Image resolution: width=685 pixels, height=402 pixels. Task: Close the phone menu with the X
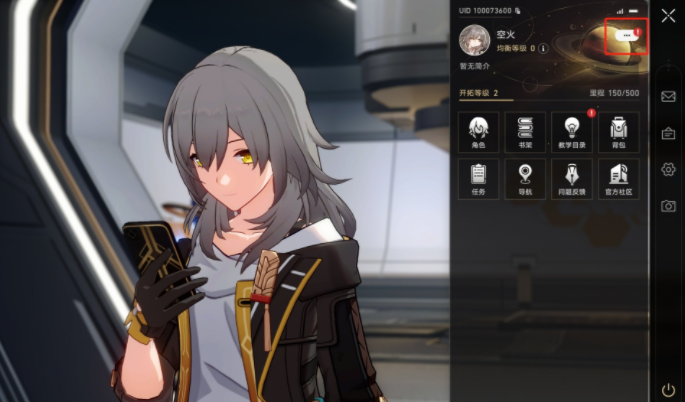click(668, 15)
